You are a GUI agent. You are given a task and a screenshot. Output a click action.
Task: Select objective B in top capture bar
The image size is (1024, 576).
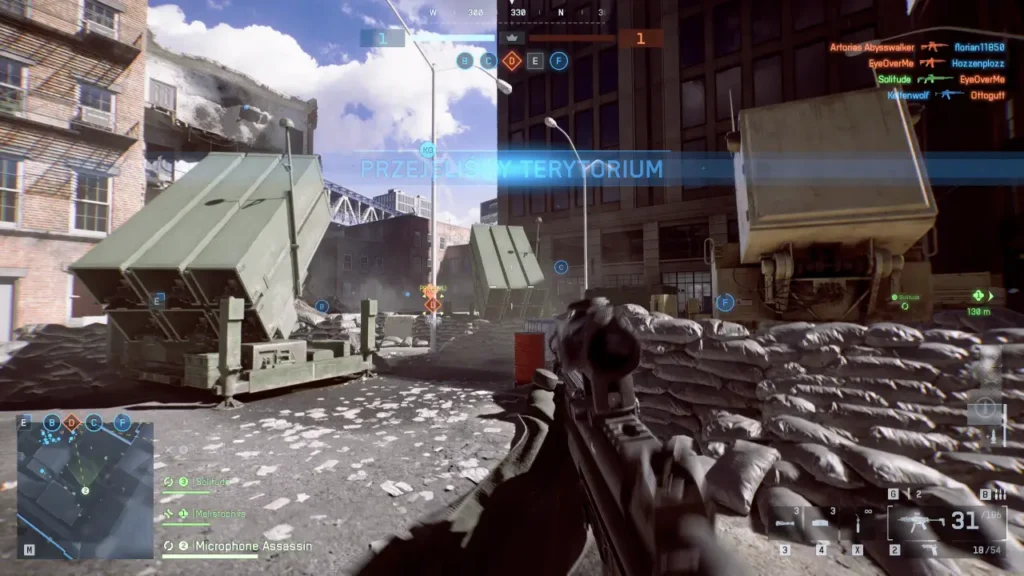pos(464,61)
